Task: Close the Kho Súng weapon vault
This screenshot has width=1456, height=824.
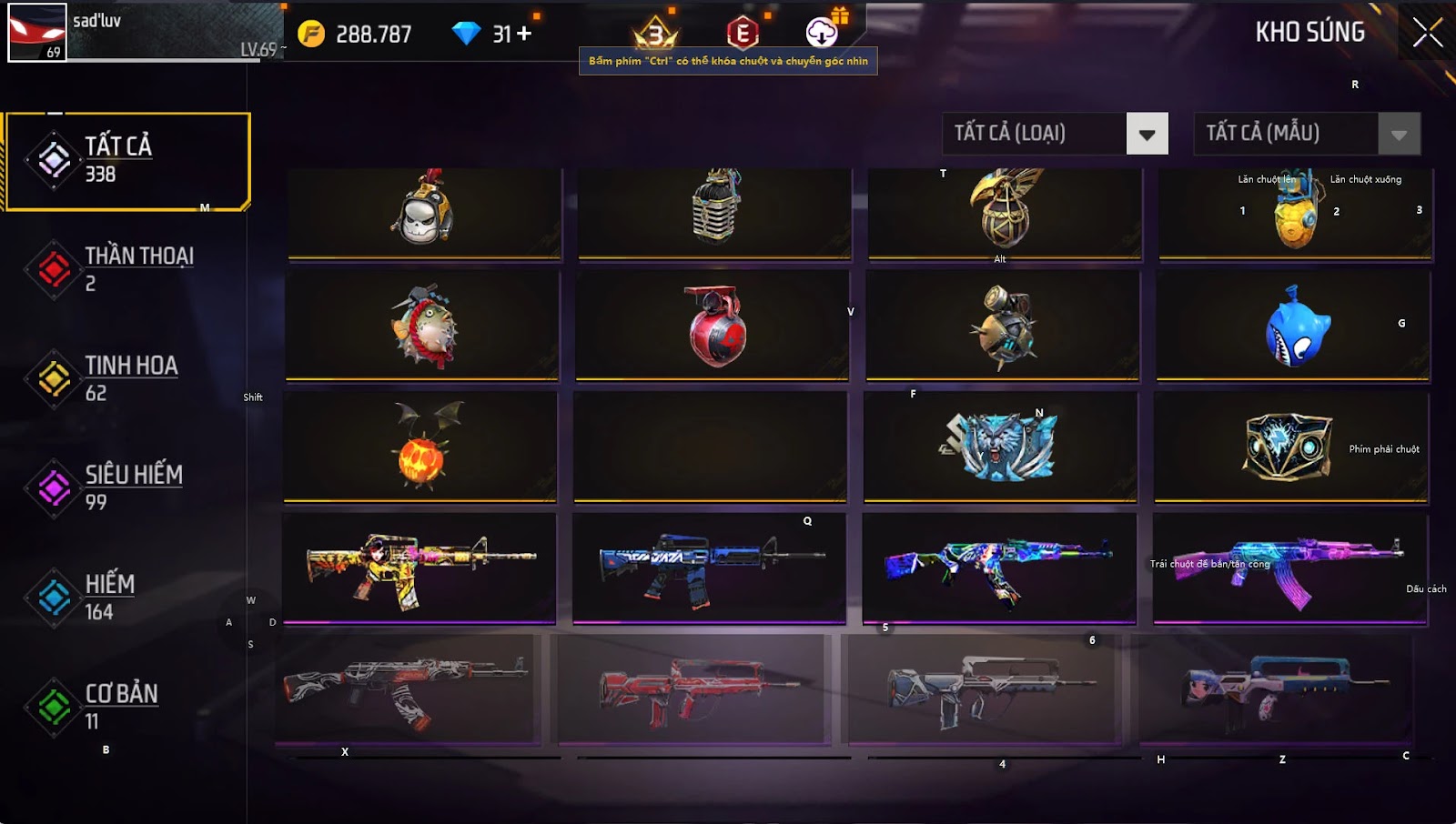Action: [x=1427, y=33]
